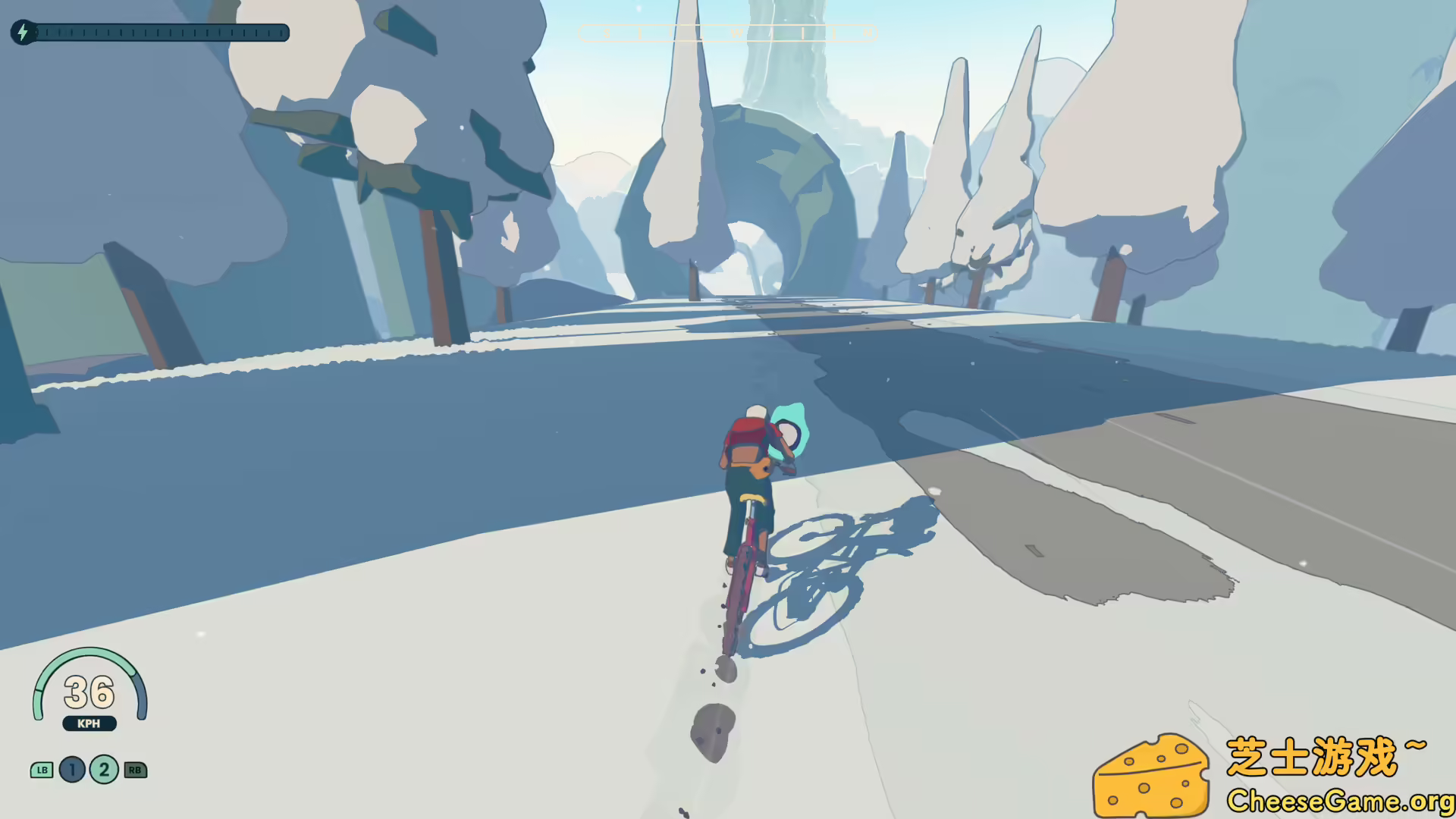Click the speedometer showing 36
The width and height of the screenshot is (1456, 819).
tap(89, 692)
